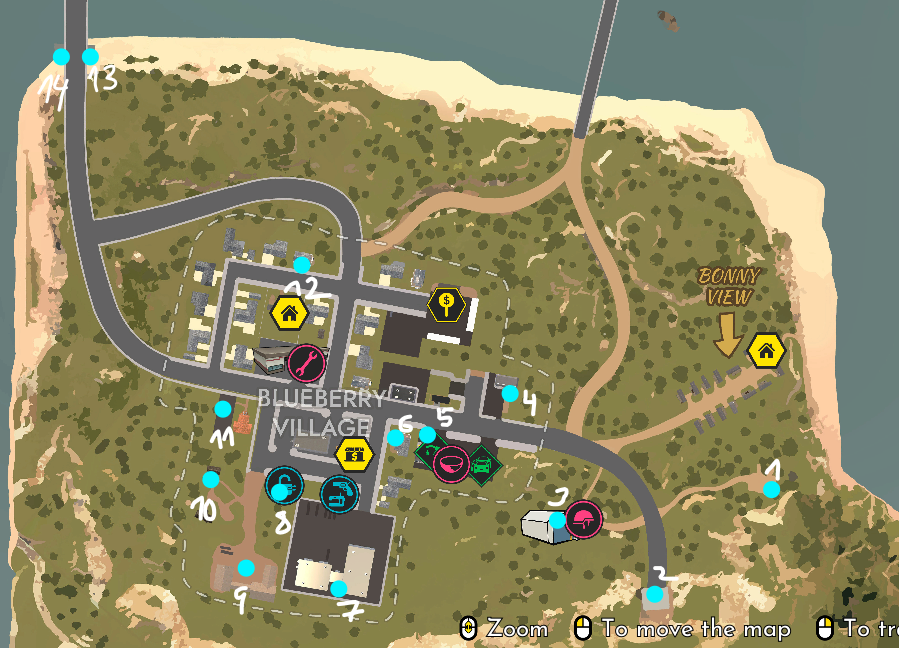Select the house marker in Blueberry Village
899x648 pixels.
(x=288, y=313)
